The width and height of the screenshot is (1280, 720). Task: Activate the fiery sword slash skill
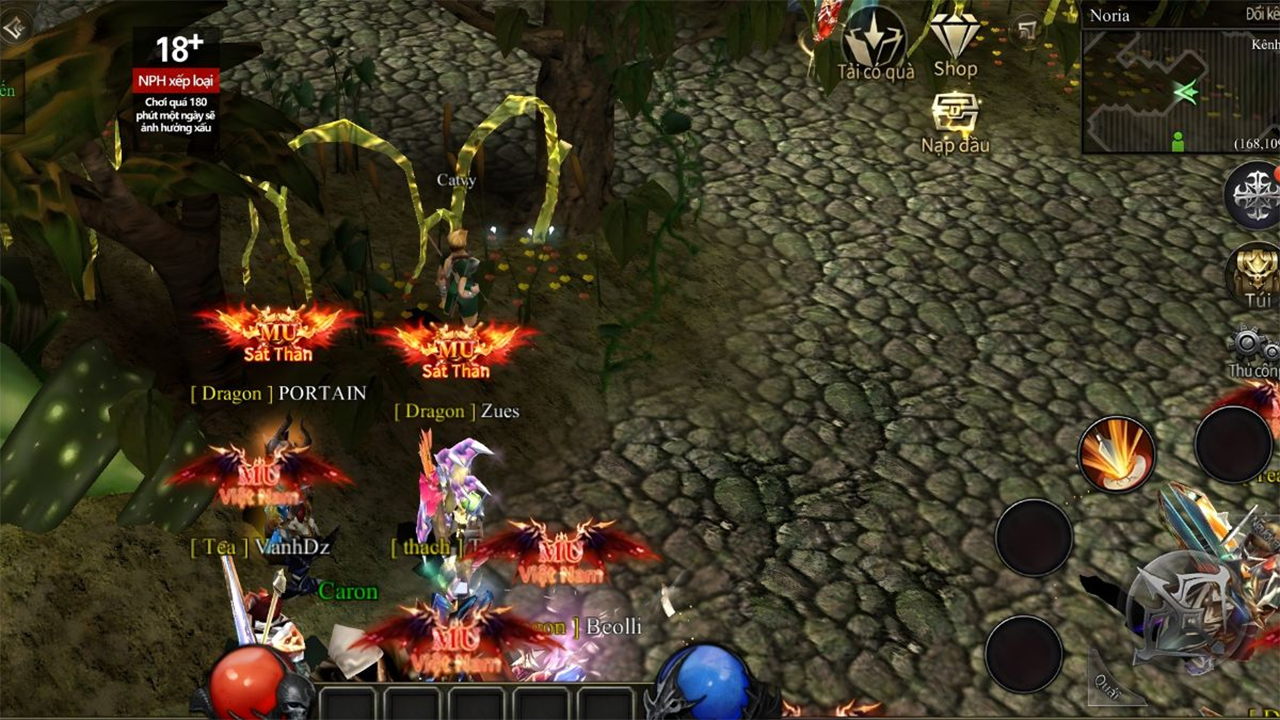[1116, 455]
